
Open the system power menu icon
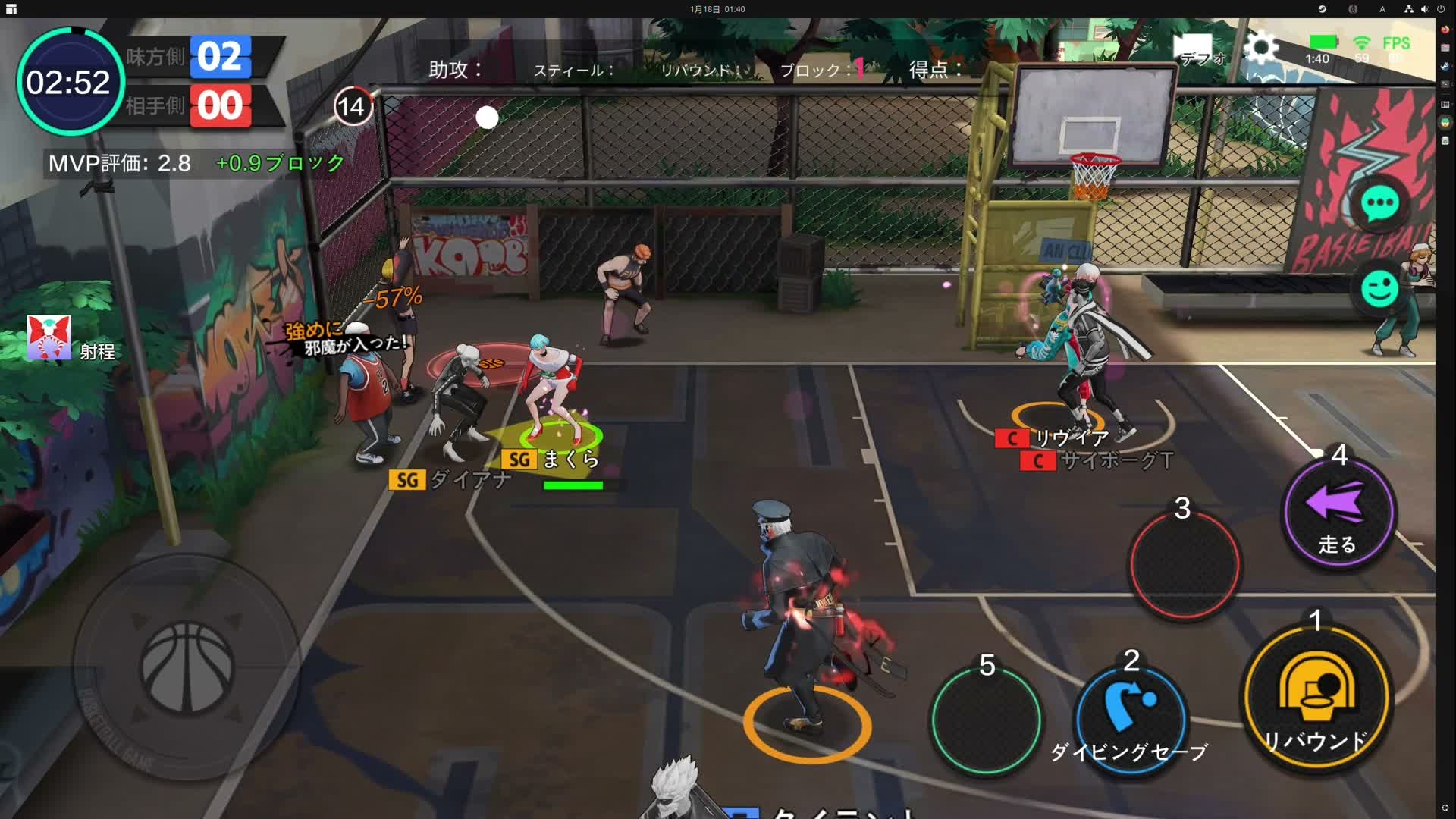(x=1440, y=9)
